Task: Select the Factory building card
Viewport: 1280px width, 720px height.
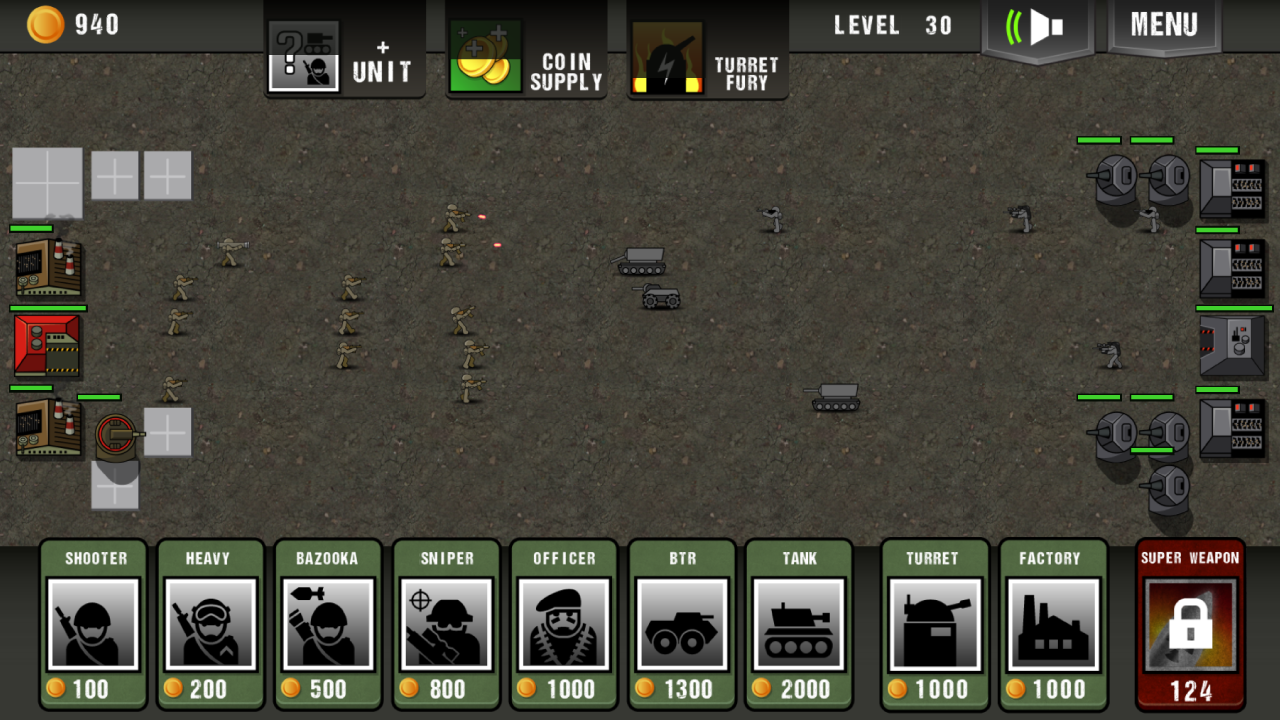Action: [x=1052, y=625]
